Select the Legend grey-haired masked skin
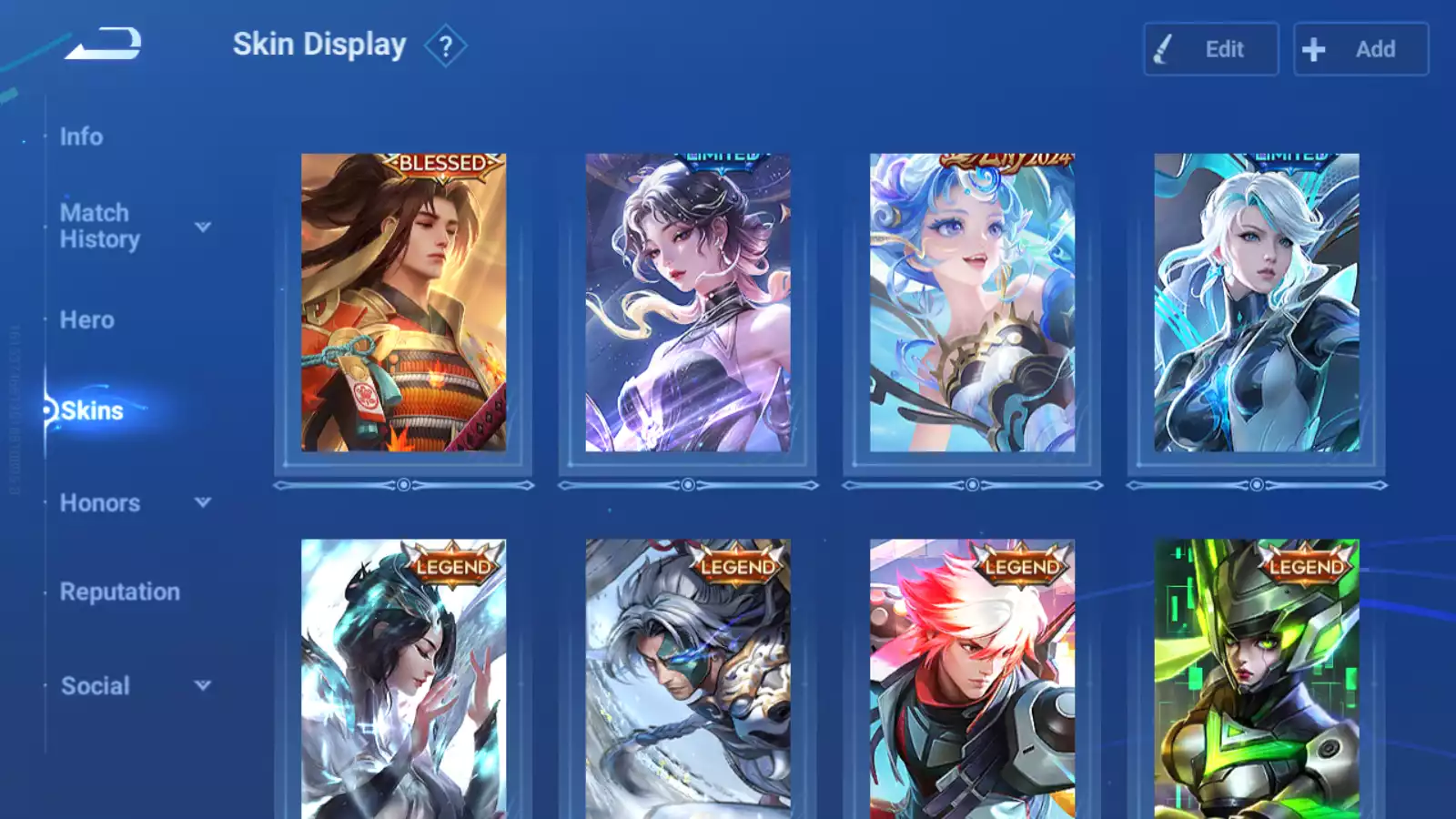The height and width of the screenshot is (819, 1456). click(688, 682)
